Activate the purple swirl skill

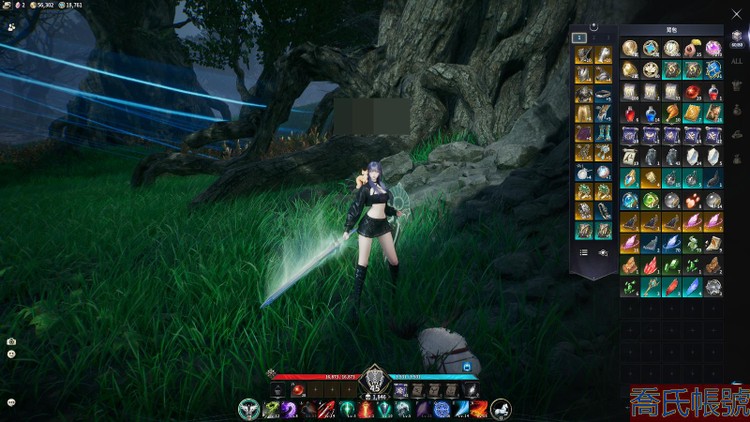(288, 409)
